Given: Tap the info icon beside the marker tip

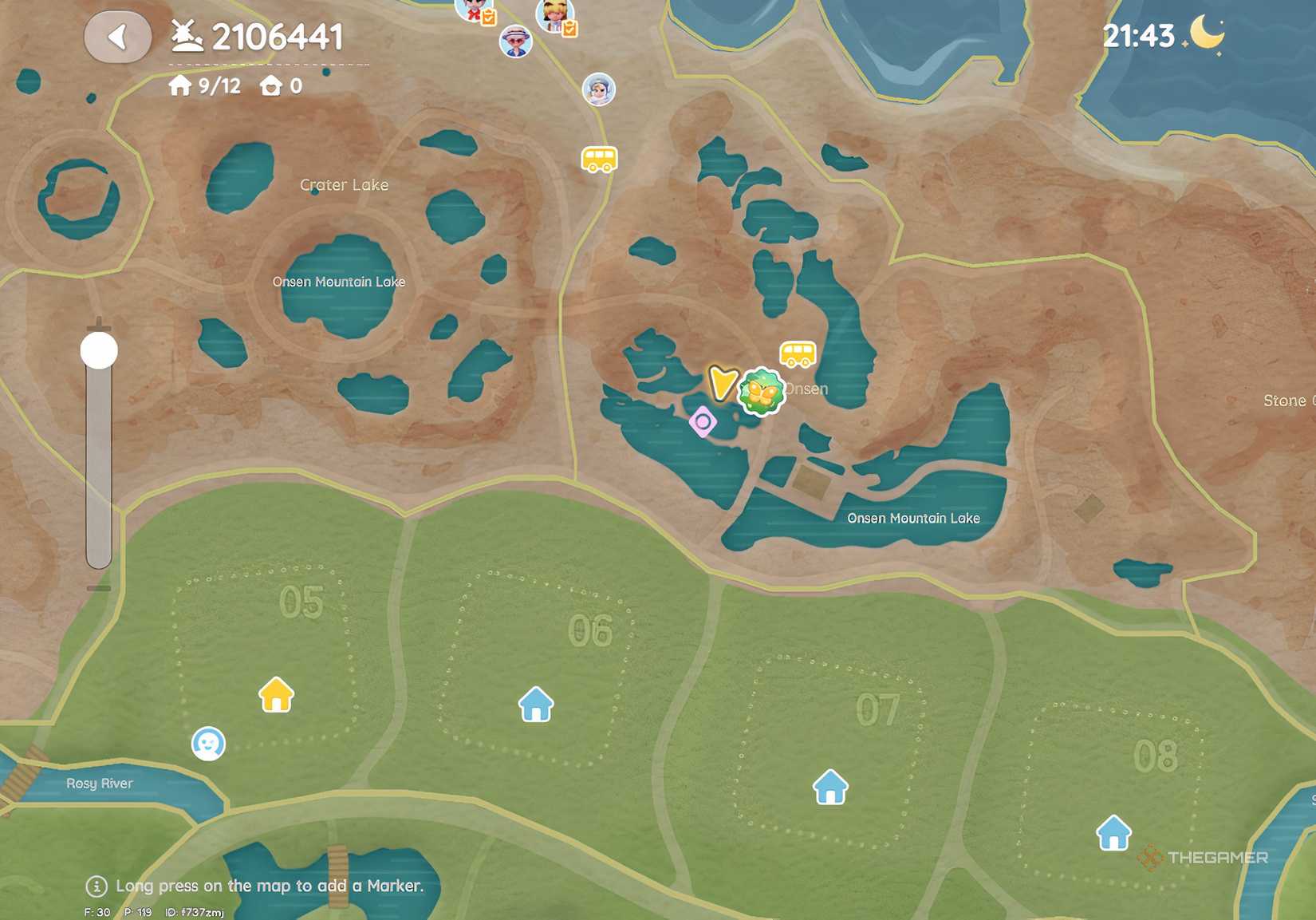Looking at the screenshot, I should (96, 886).
